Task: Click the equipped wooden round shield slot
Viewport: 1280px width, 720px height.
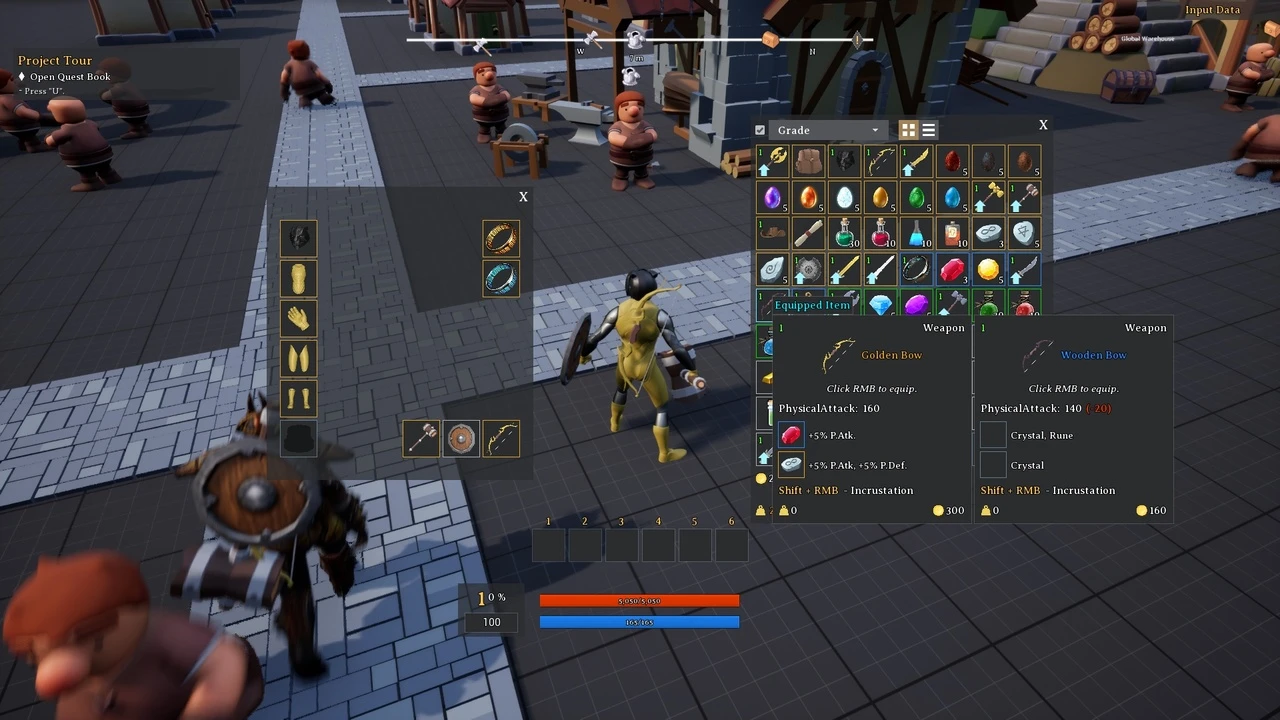Action: point(461,438)
